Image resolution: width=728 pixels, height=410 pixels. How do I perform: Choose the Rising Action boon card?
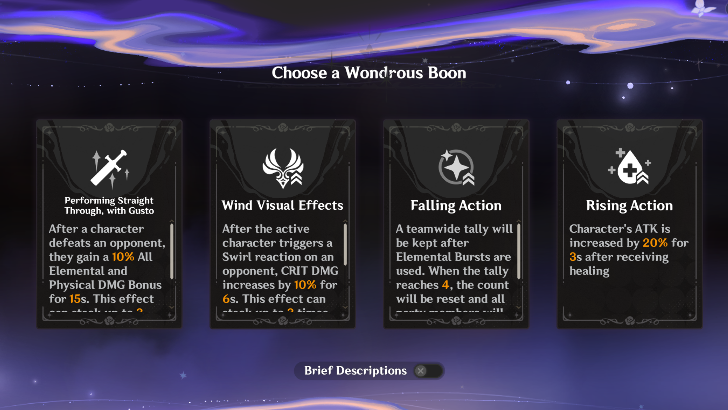[629, 220]
